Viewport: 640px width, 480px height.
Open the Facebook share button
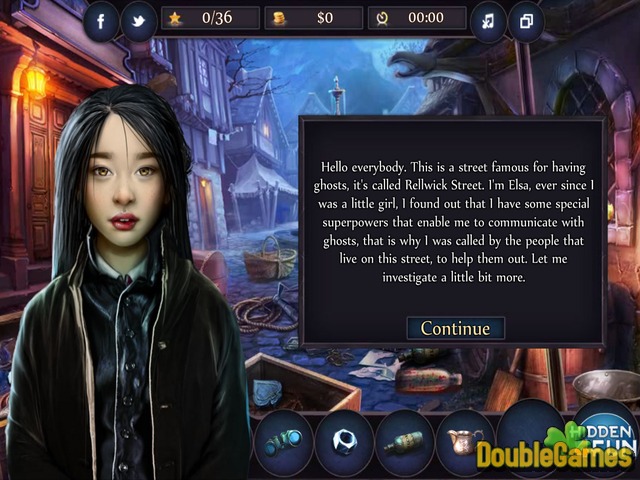point(101,22)
